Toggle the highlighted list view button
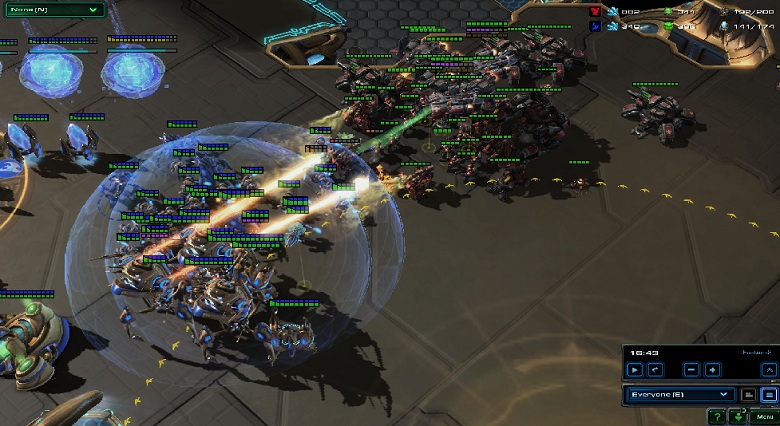The image size is (780, 426). [x=768, y=395]
